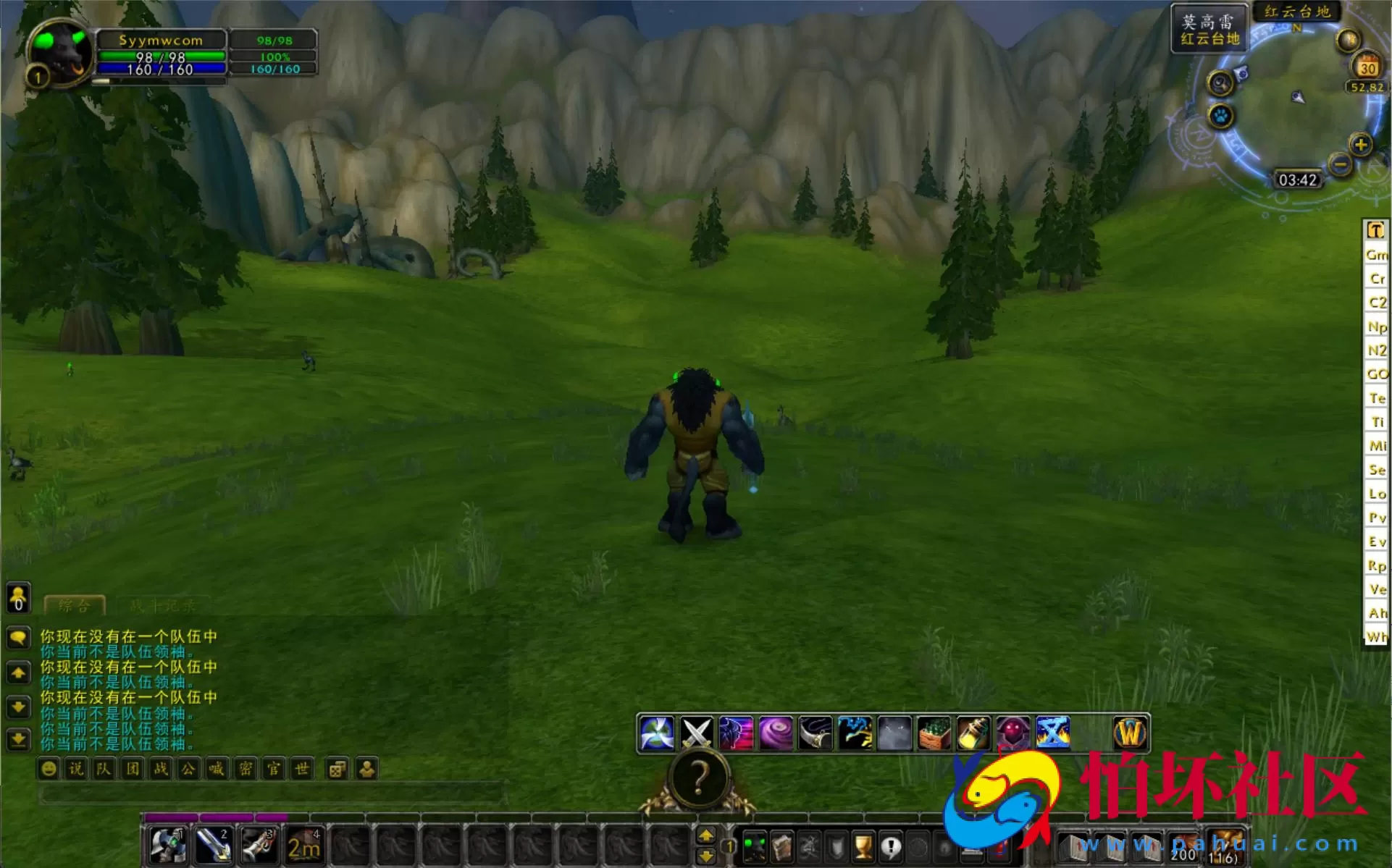Switch to the 战斗记录 combat log tab

[161, 607]
